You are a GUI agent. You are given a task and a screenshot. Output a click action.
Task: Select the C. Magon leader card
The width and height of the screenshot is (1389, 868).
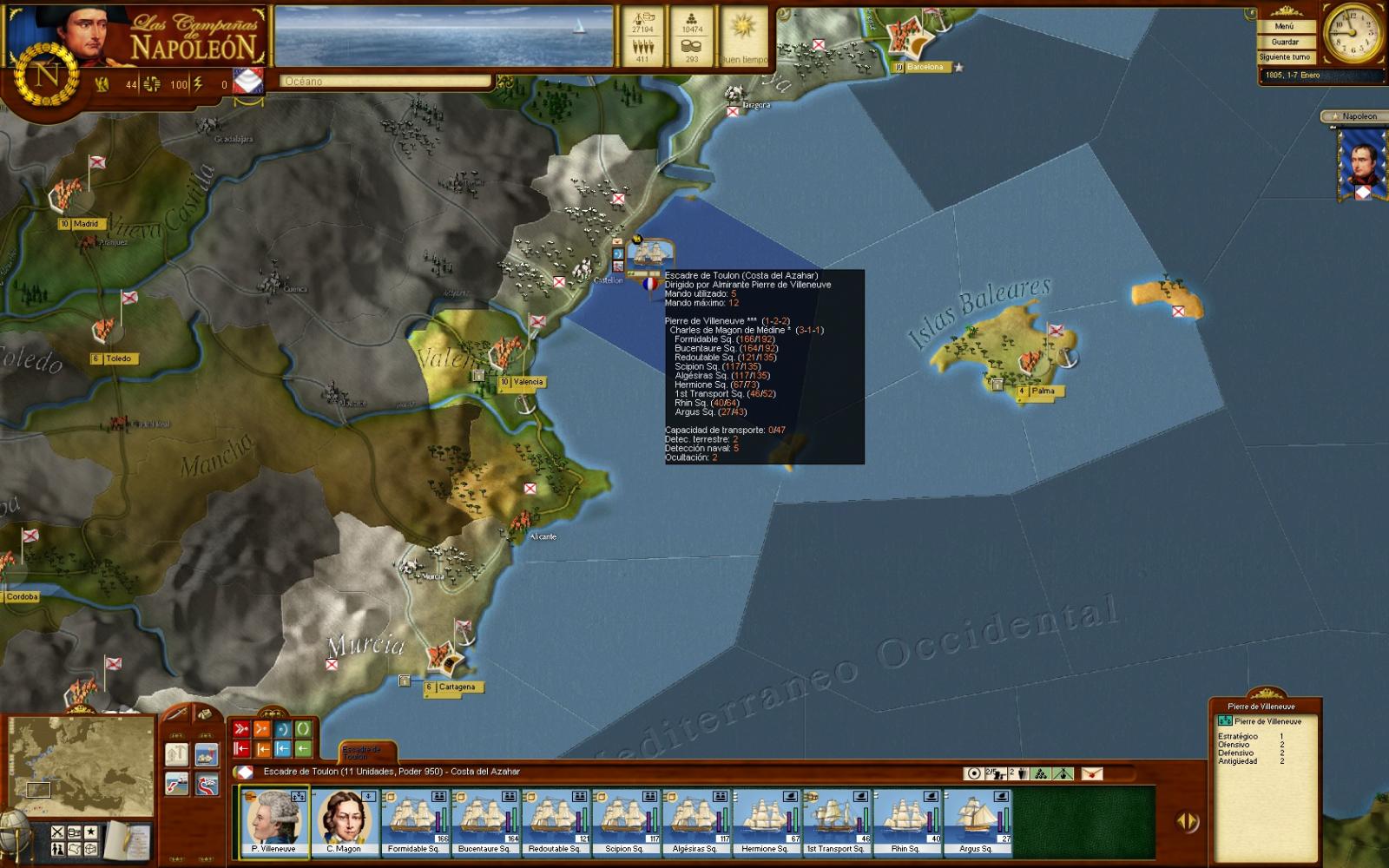tap(345, 821)
